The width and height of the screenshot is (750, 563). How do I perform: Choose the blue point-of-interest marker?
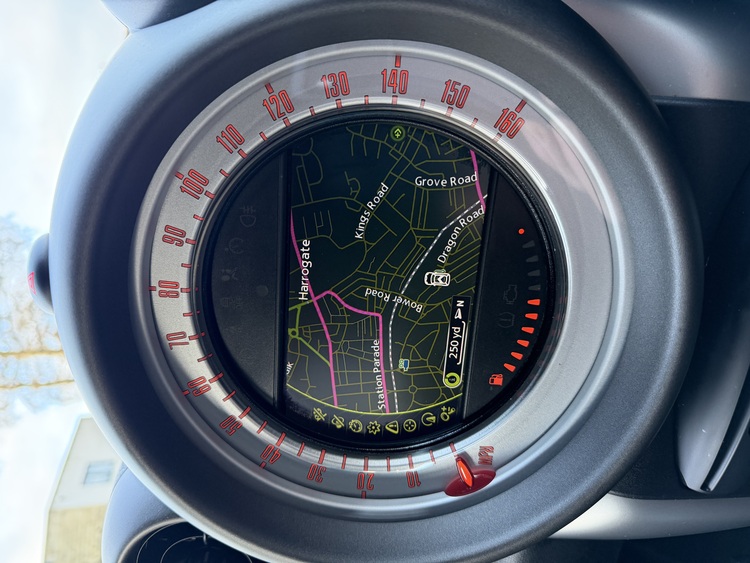pyautogui.click(x=403, y=364)
